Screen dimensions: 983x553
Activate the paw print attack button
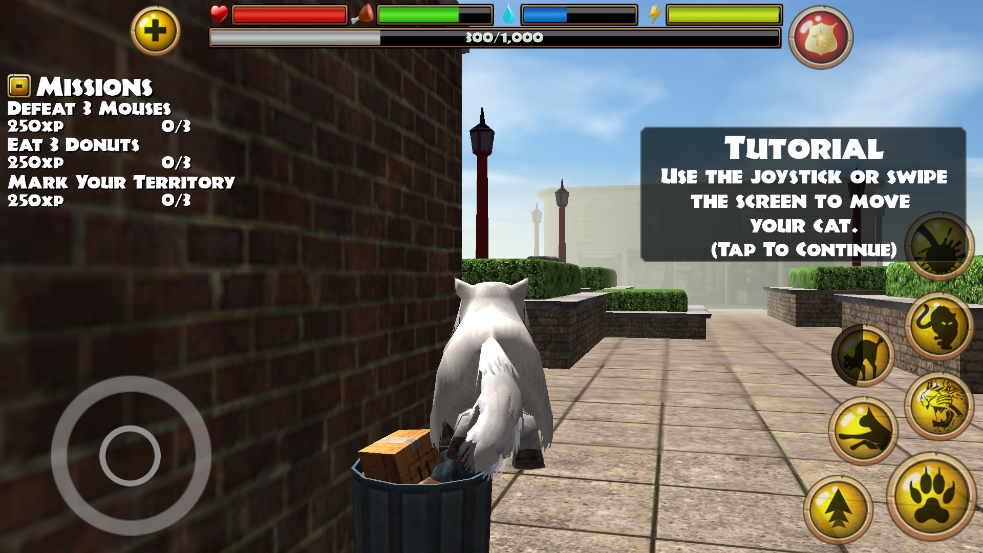[931, 496]
